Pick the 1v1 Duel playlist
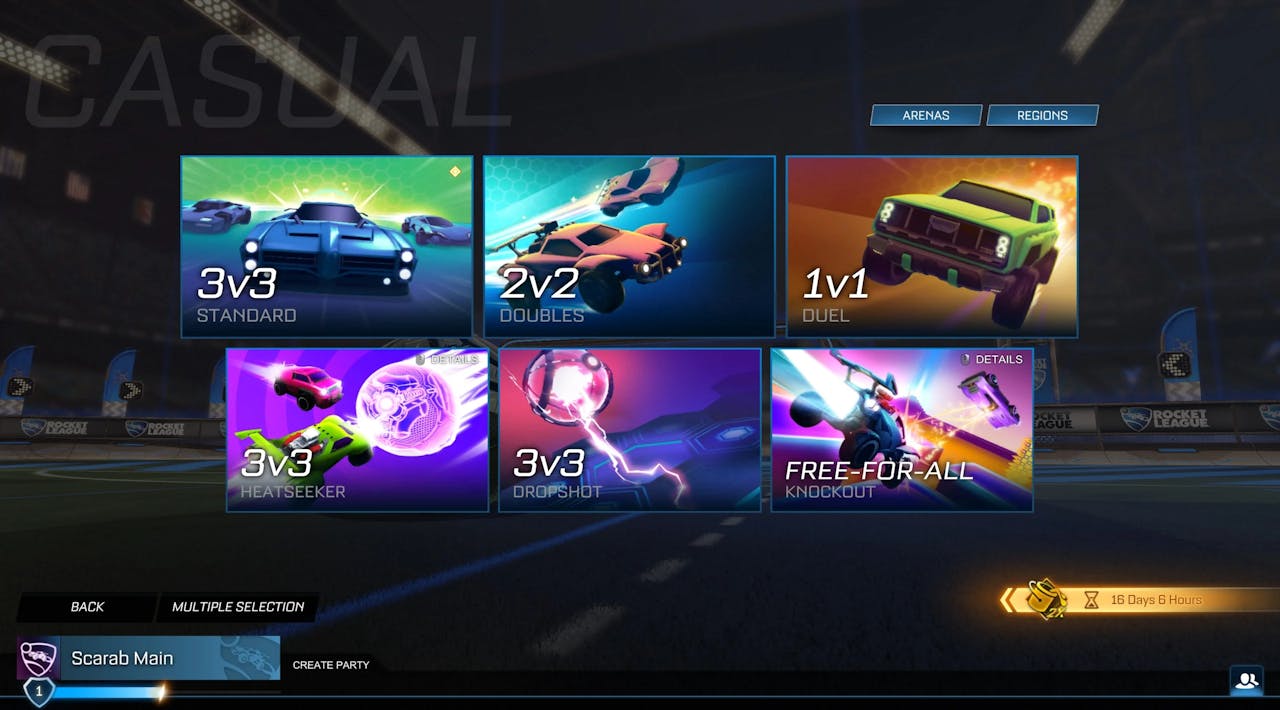Viewport: 1280px width, 710px height. [931, 246]
